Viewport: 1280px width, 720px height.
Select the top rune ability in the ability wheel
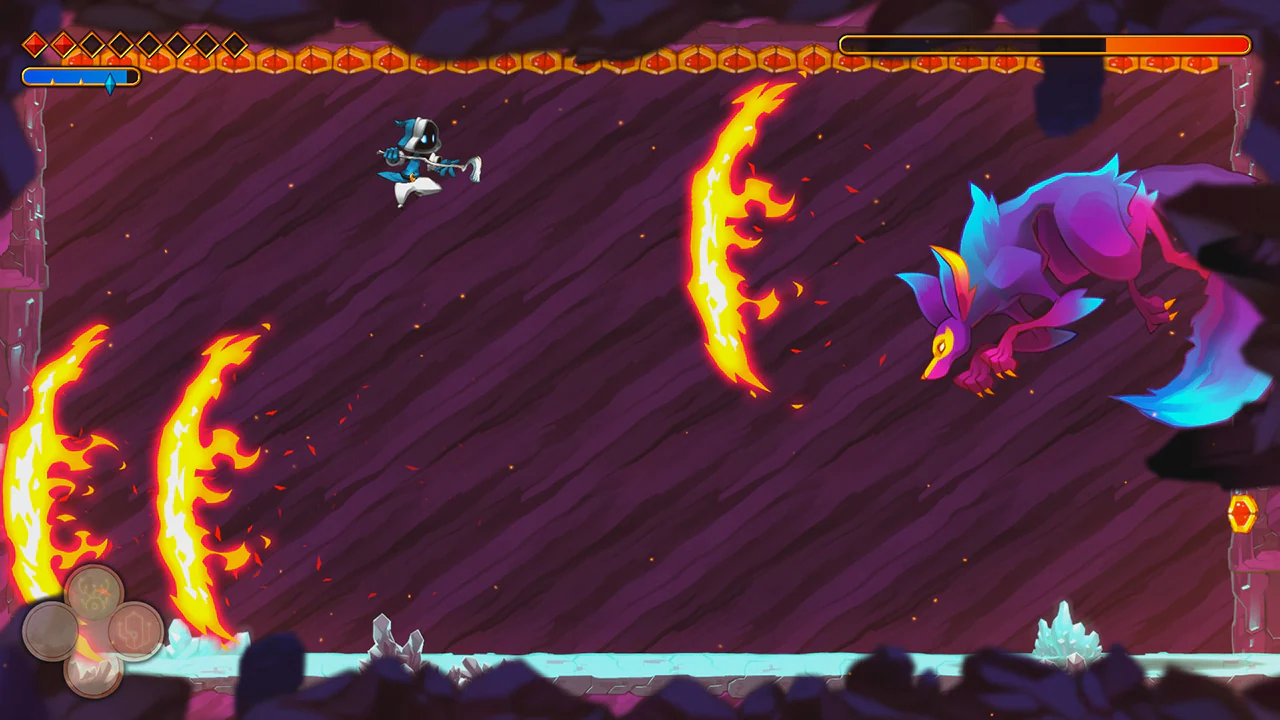coord(93,592)
